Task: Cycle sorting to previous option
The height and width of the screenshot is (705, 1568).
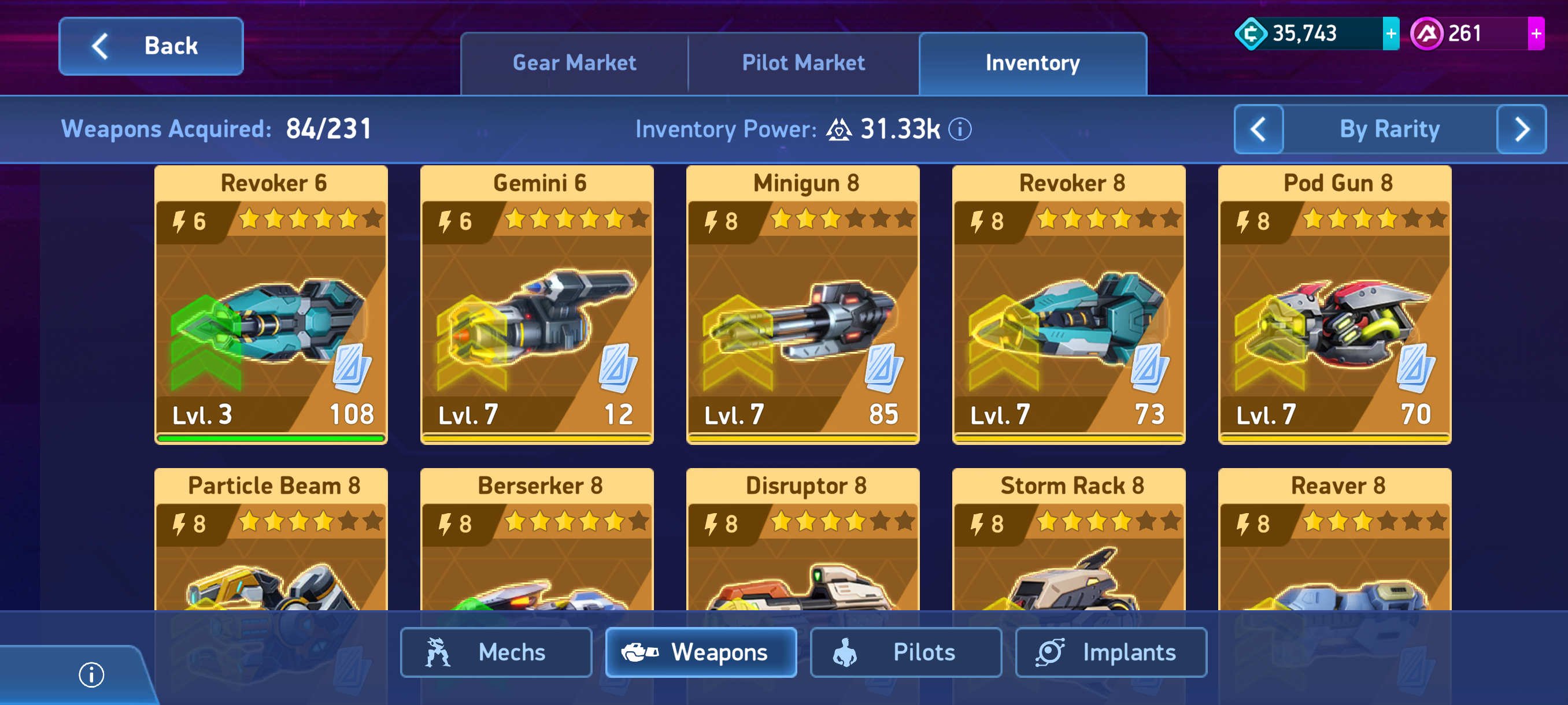Action: [1258, 129]
